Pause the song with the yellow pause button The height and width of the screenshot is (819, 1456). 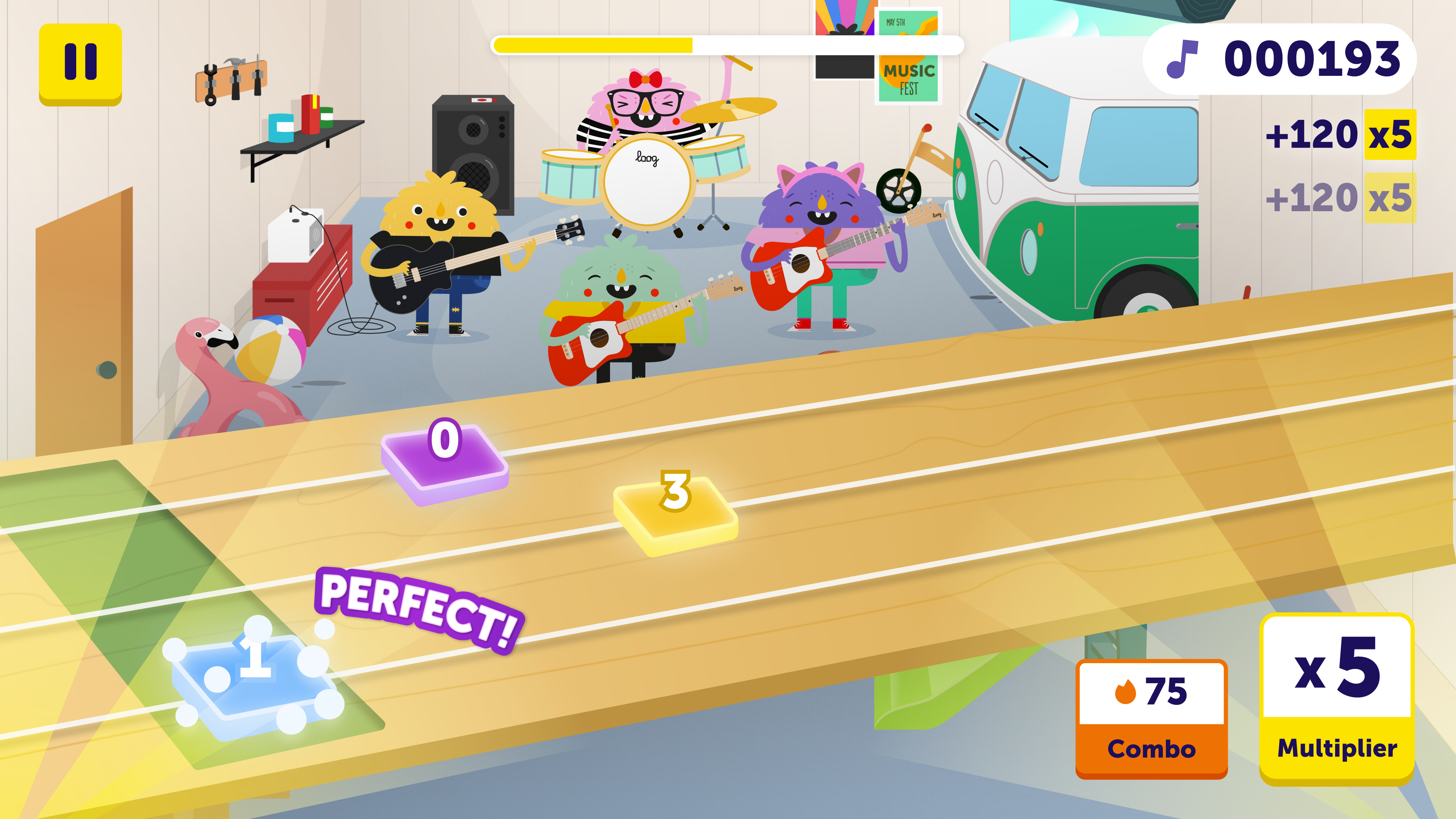[80, 63]
